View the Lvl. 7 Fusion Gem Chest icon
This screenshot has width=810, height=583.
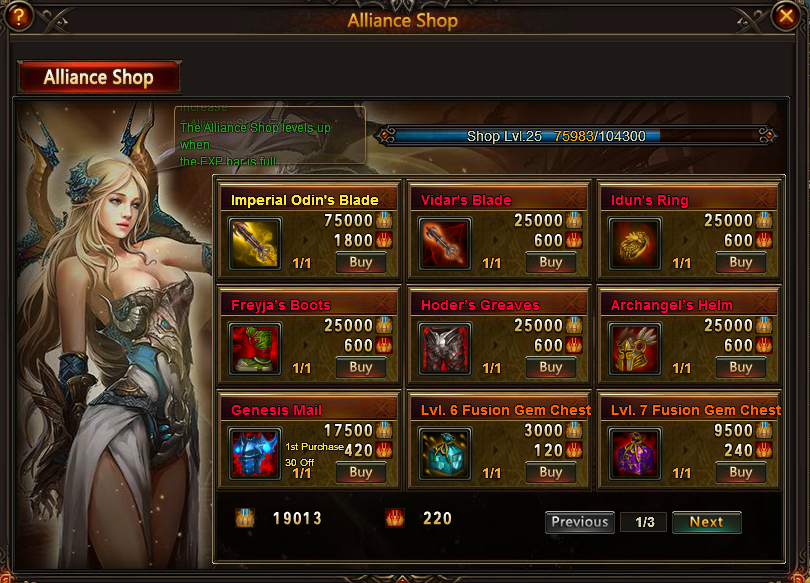[x=635, y=454]
